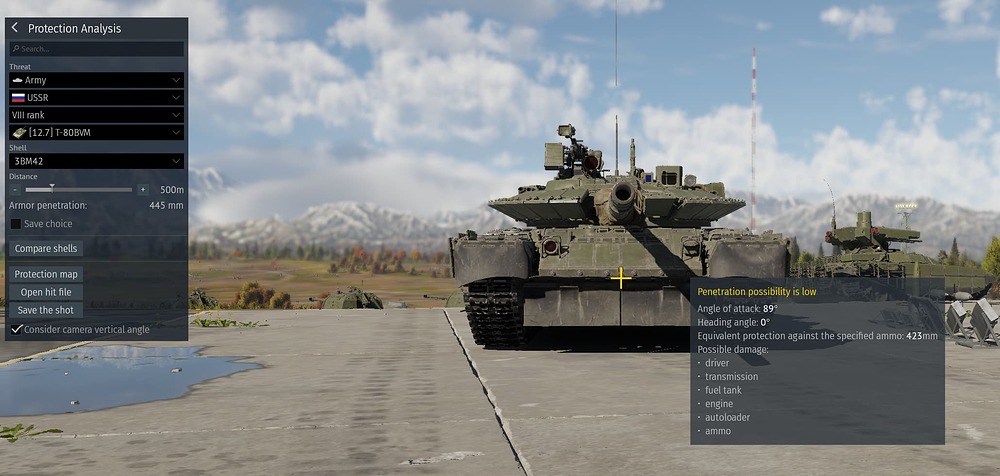Decrease distance with the minus button
Screen dimensions: 1000x476
click(15, 189)
